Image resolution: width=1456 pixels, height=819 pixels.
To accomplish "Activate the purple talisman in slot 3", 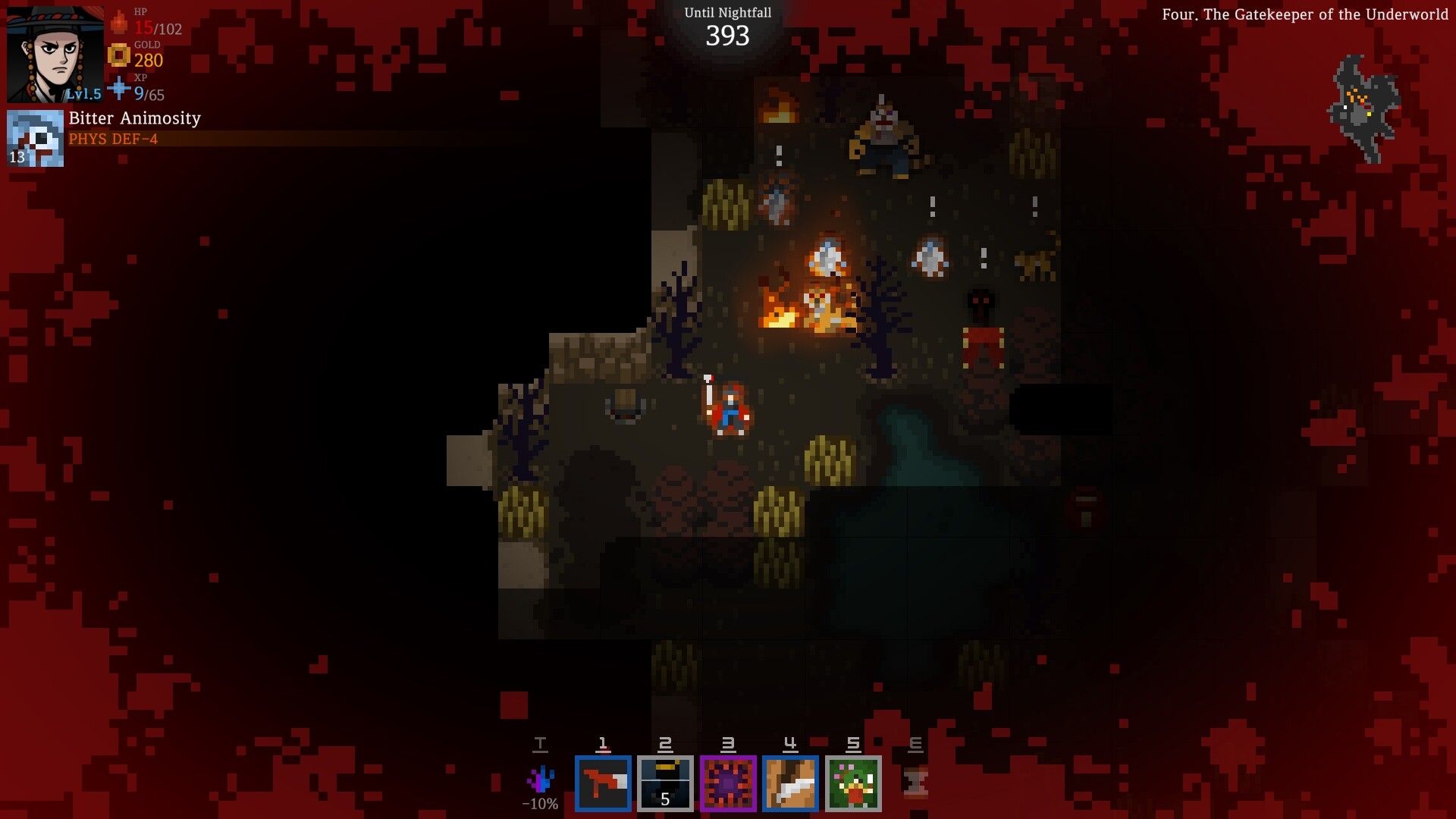I will tap(727, 783).
